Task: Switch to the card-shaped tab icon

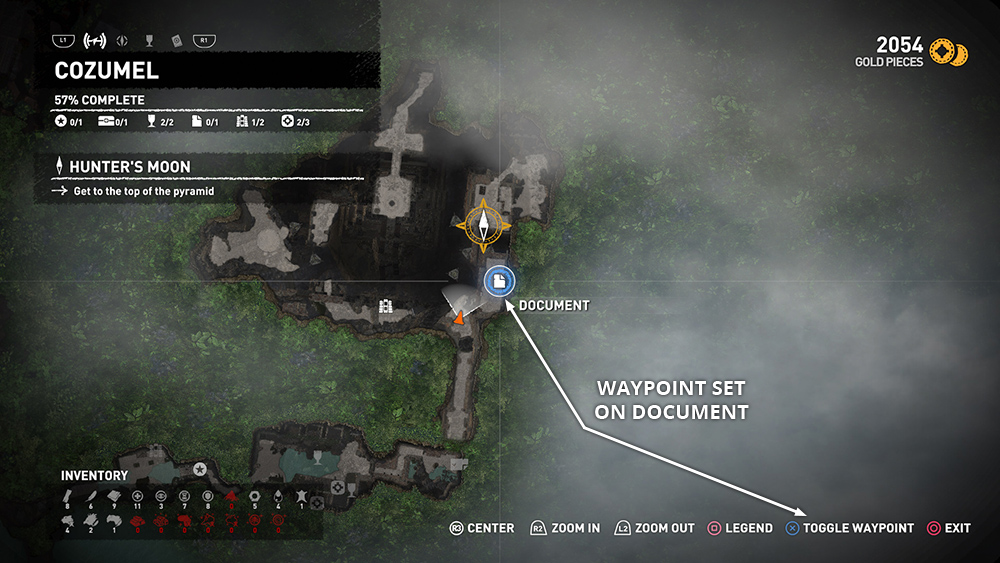Action: (175, 41)
